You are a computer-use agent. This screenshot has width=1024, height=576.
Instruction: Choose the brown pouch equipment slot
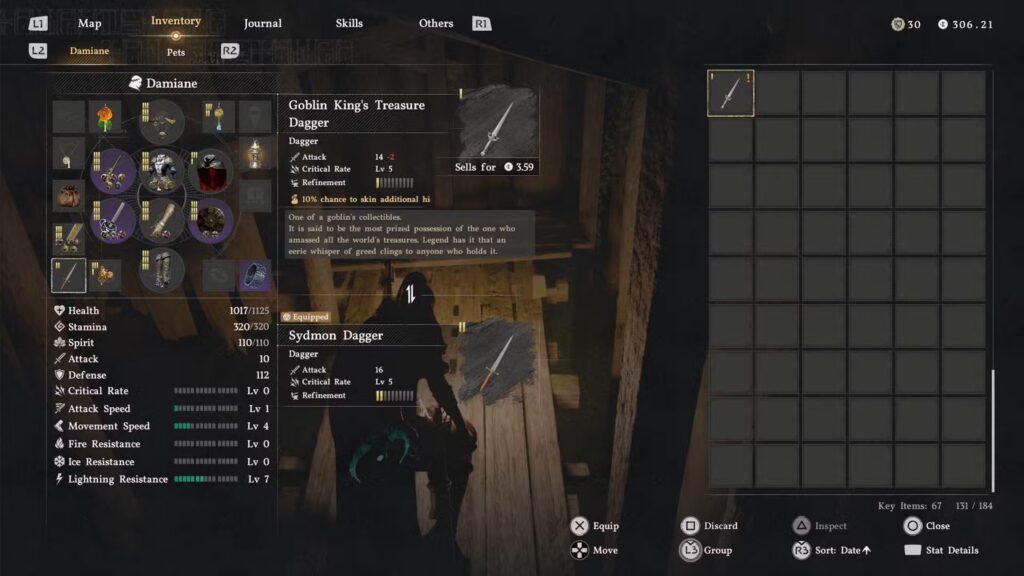tap(69, 195)
